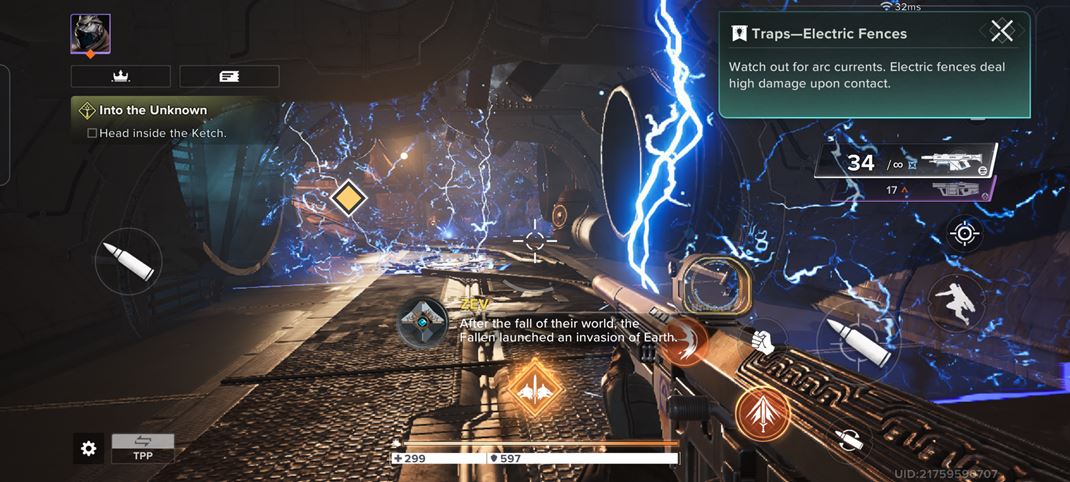Open the crown icon button
Screen dimensions: 1070x482
(120, 76)
